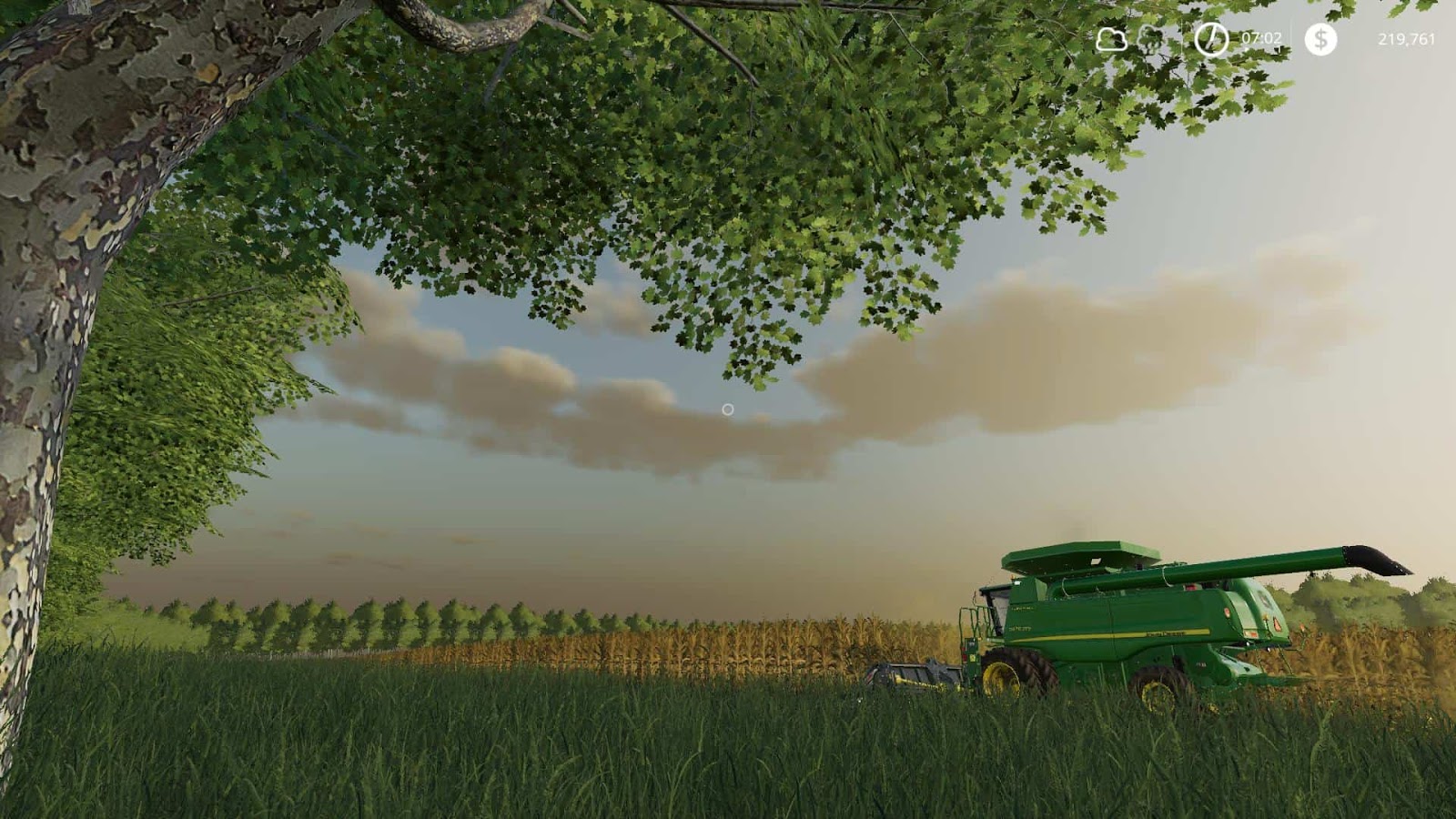The image size is (1456, 819).
Task: Click the center crosshair reticle
Action: click(x=726, y=409)
